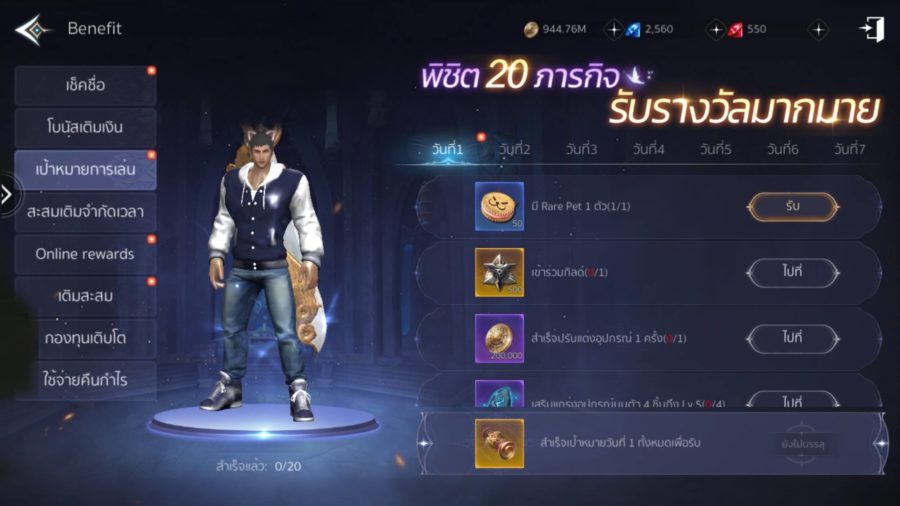Go back using the top-left arrow

(x=32, y=29)
